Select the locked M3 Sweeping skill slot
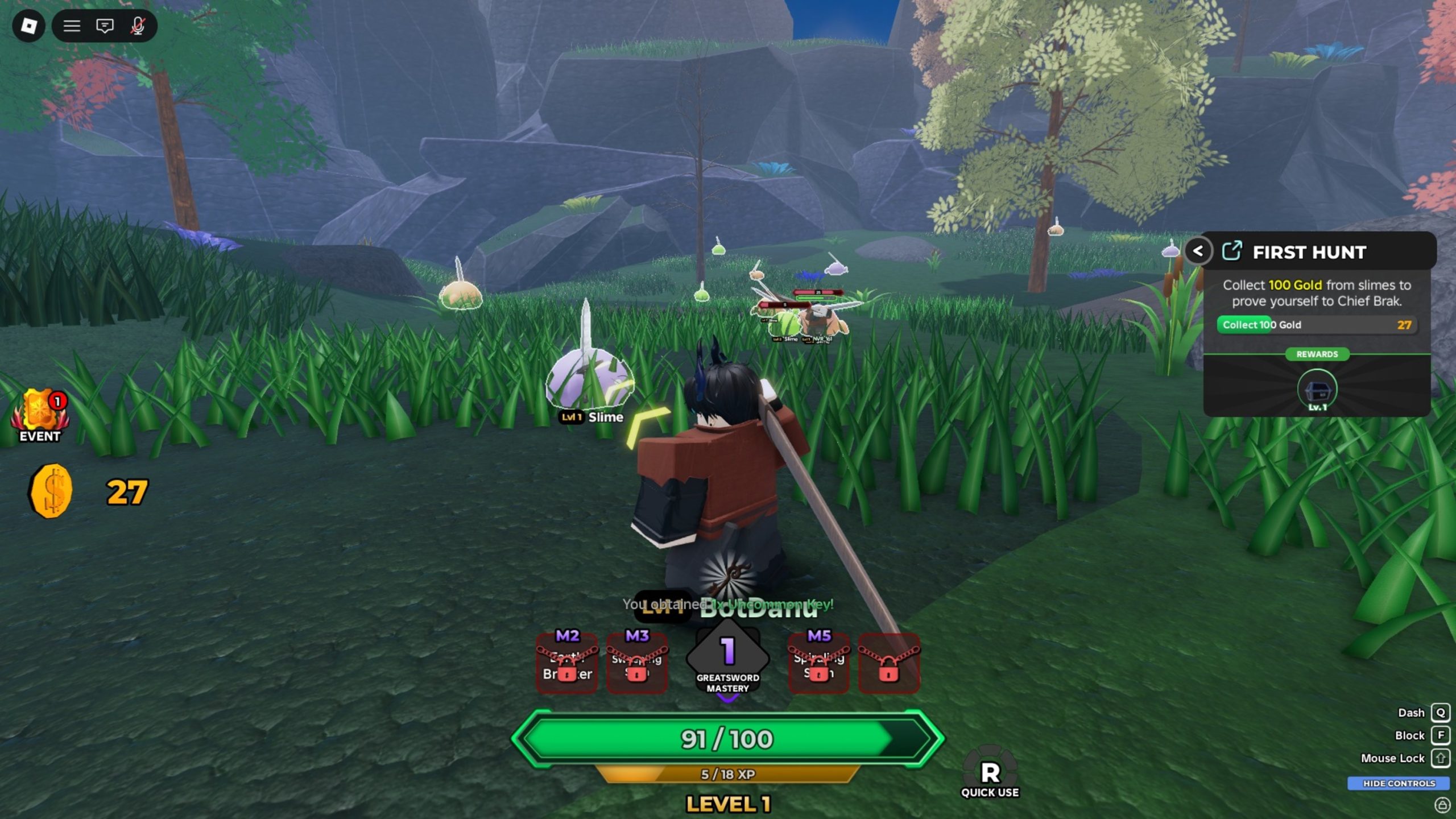 [x=637, y=663]
